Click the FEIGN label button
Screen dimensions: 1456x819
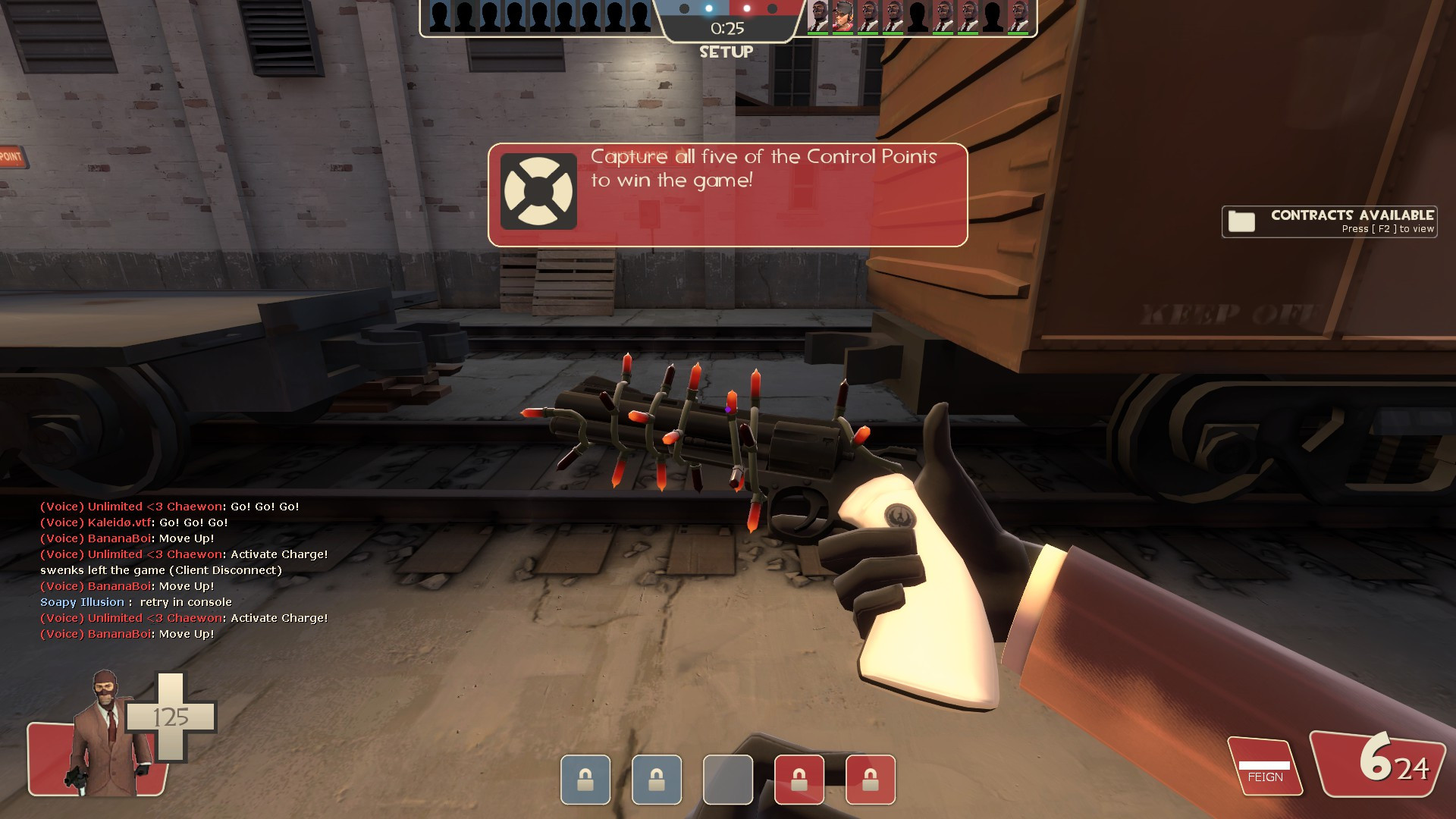pyautogui.click(x=1264, y=777)
